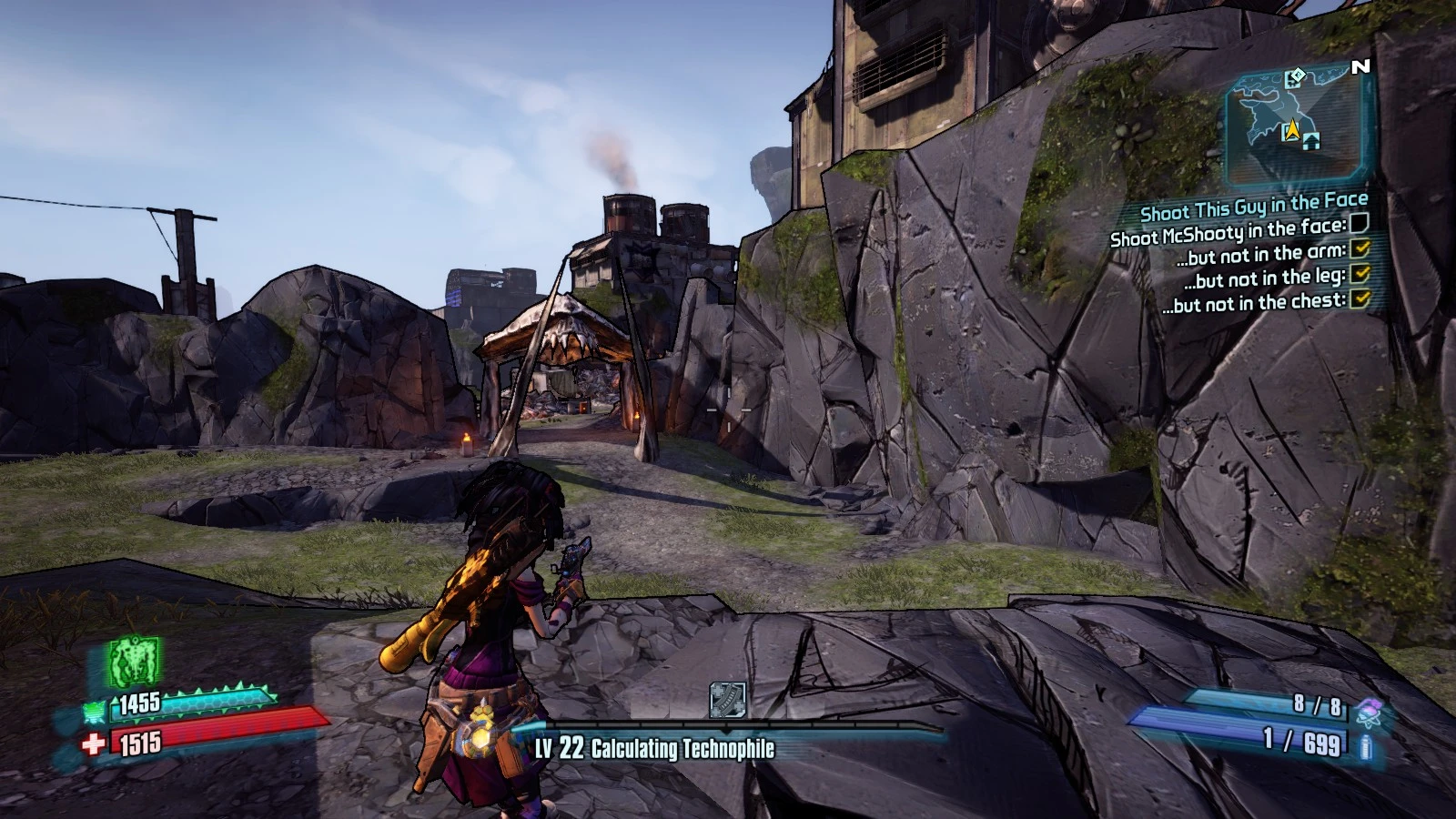
Task: Click the diamond objective marker on the minimap
Action: tap(1298, 76)
